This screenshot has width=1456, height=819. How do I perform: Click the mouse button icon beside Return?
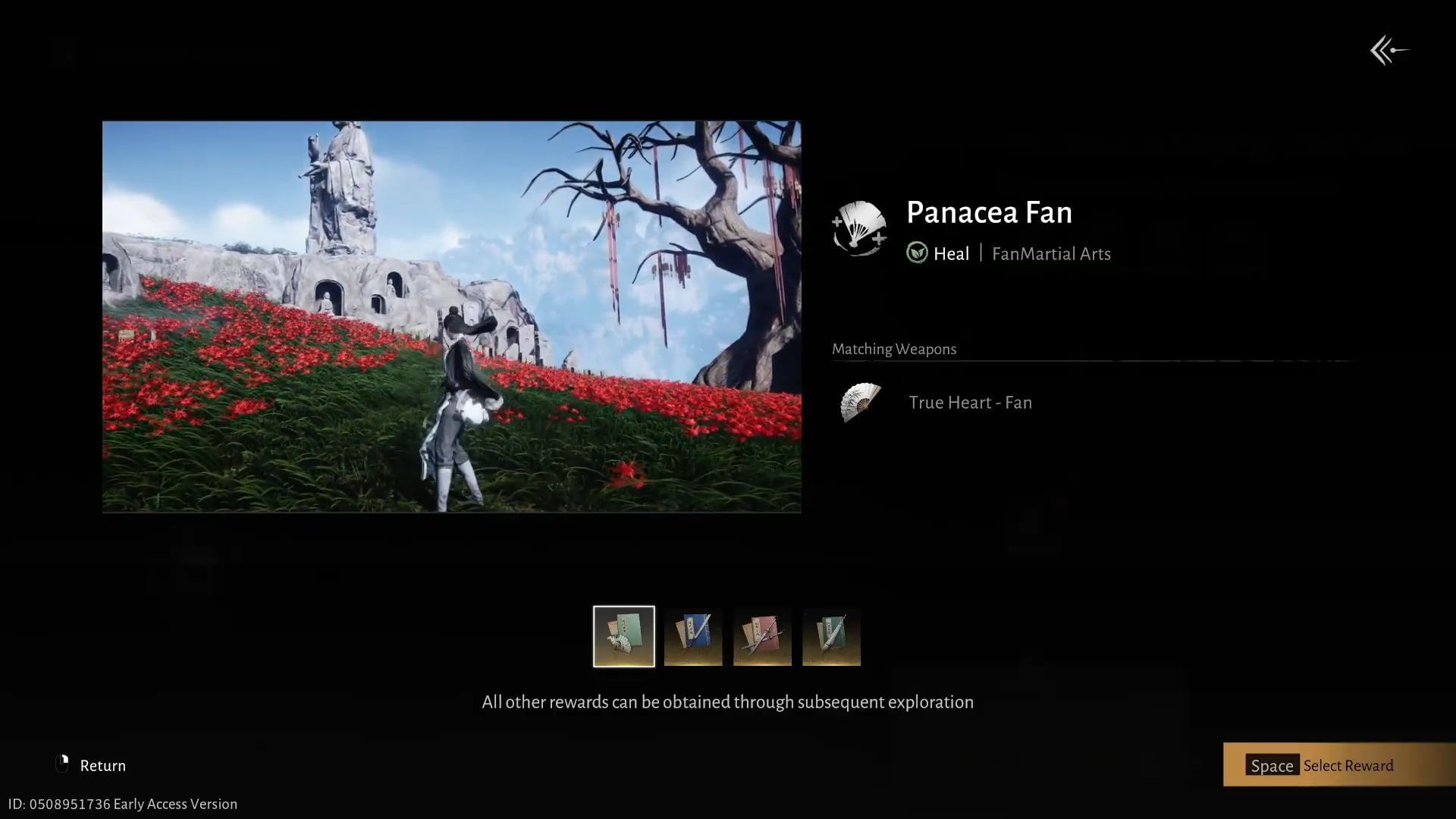point(63,764)
